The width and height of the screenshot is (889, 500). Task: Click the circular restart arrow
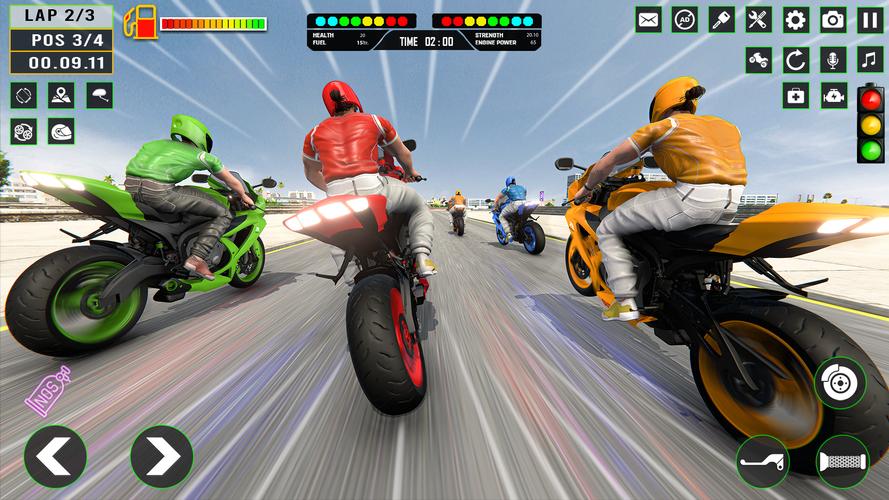[x=796, y=59]
